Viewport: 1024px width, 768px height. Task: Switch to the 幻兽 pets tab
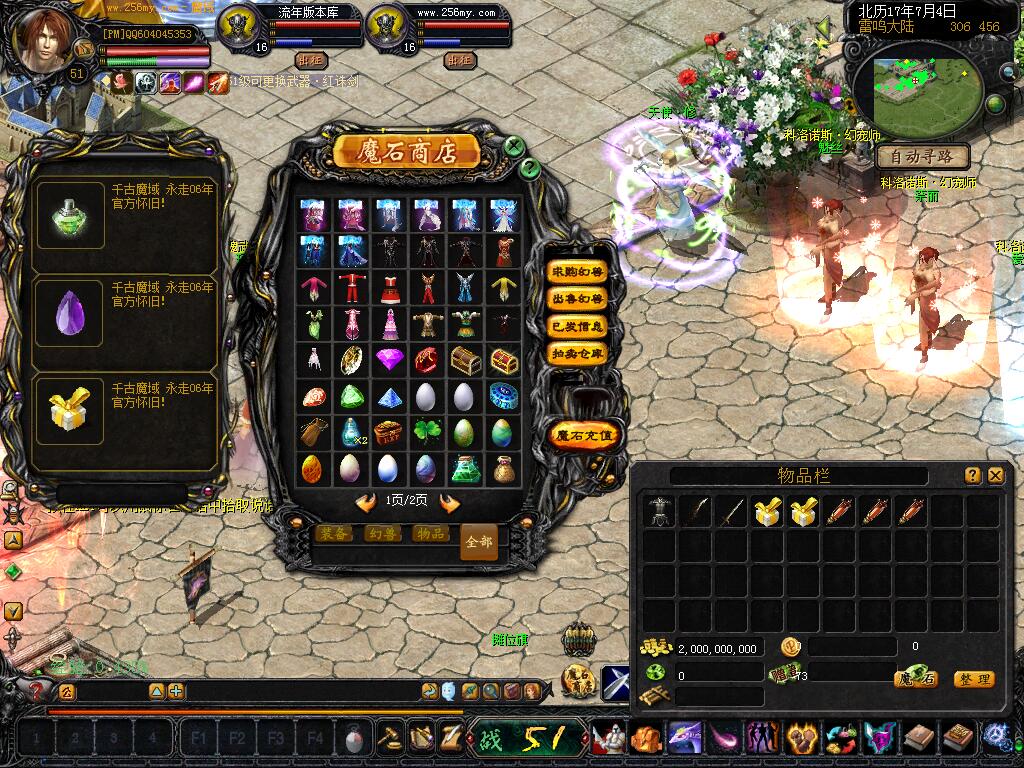pos(382,534)
